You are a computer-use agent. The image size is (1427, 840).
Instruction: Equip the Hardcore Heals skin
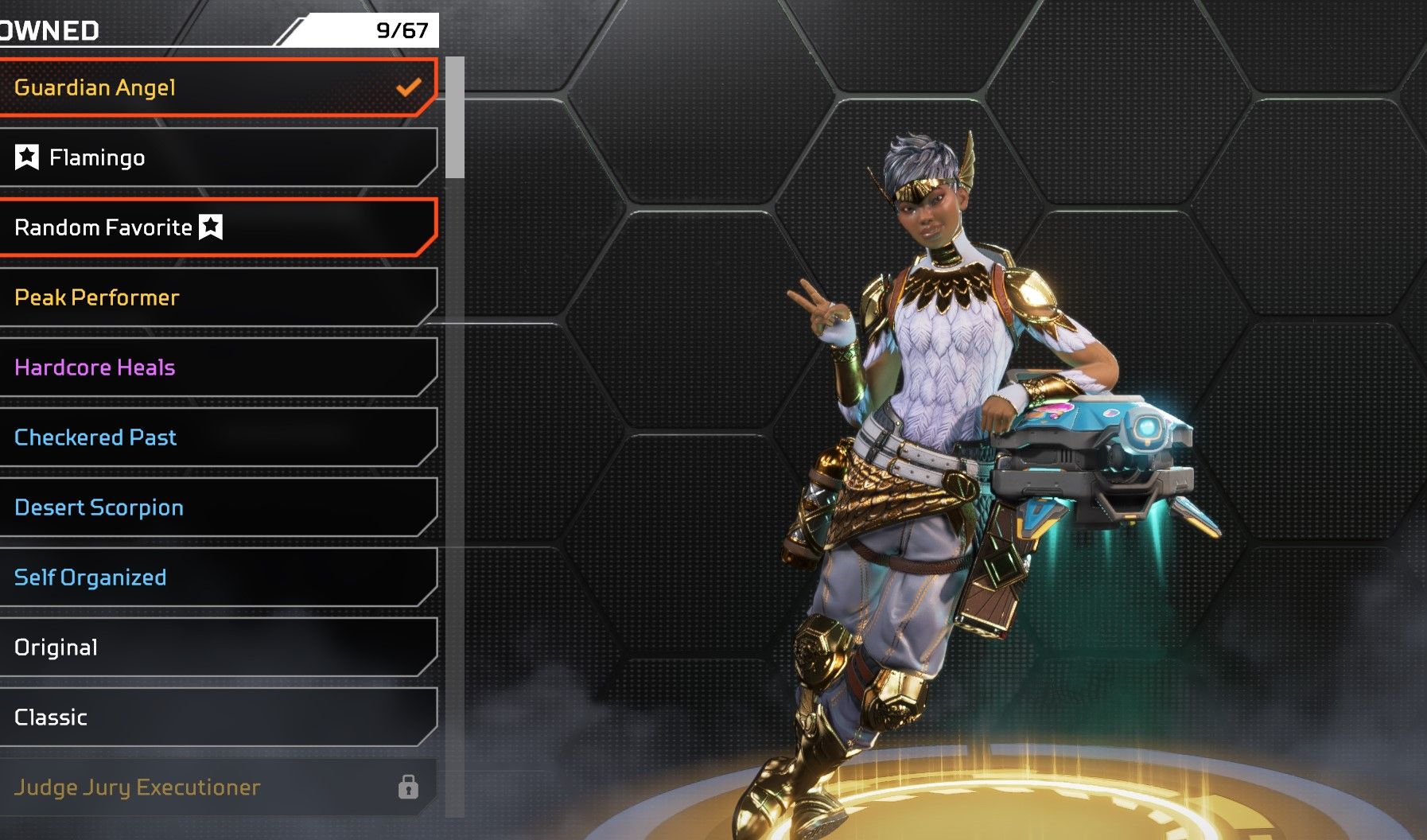(215, 367)
